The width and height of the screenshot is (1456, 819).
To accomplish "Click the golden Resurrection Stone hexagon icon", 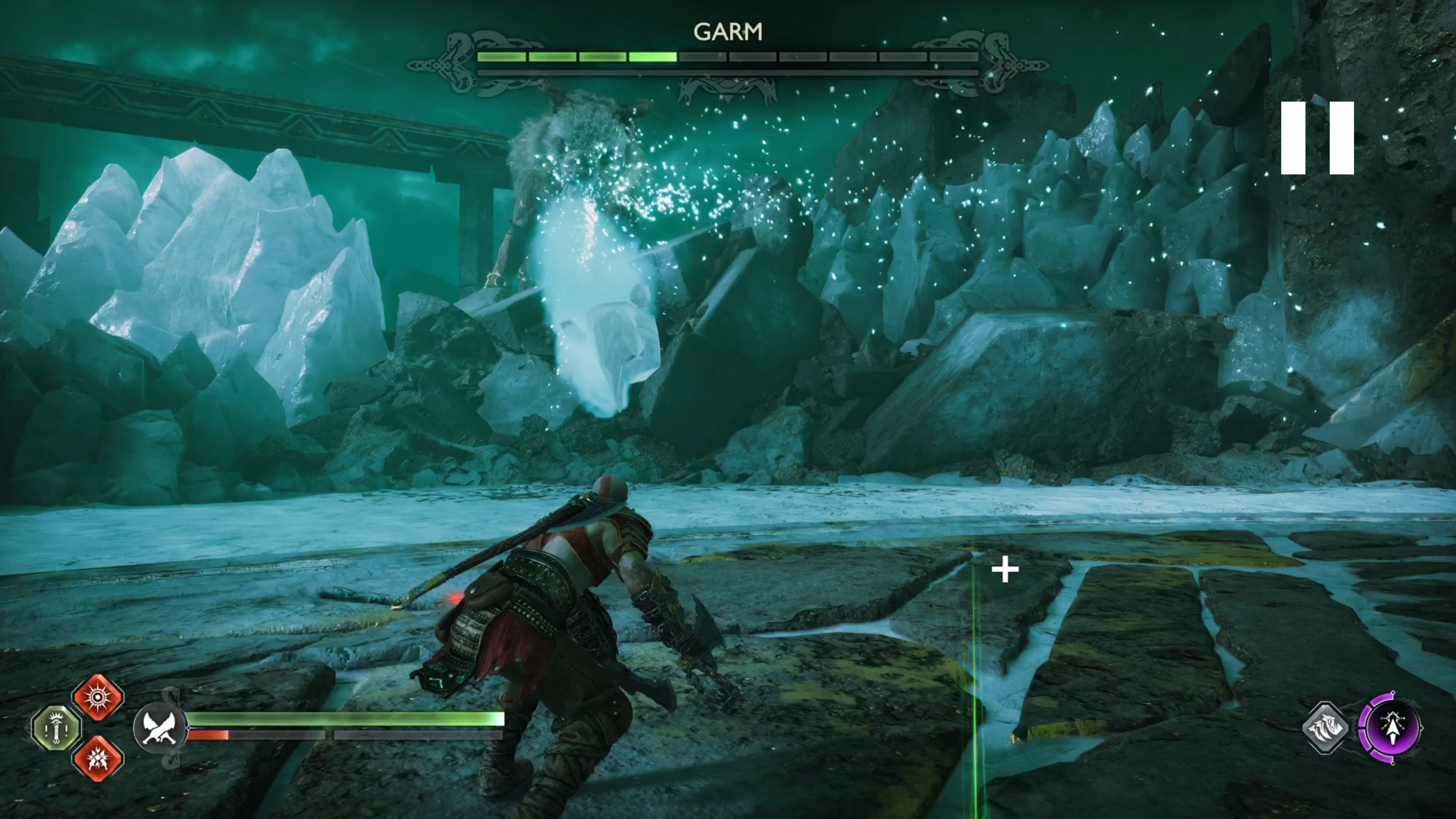I will (56, 728).
